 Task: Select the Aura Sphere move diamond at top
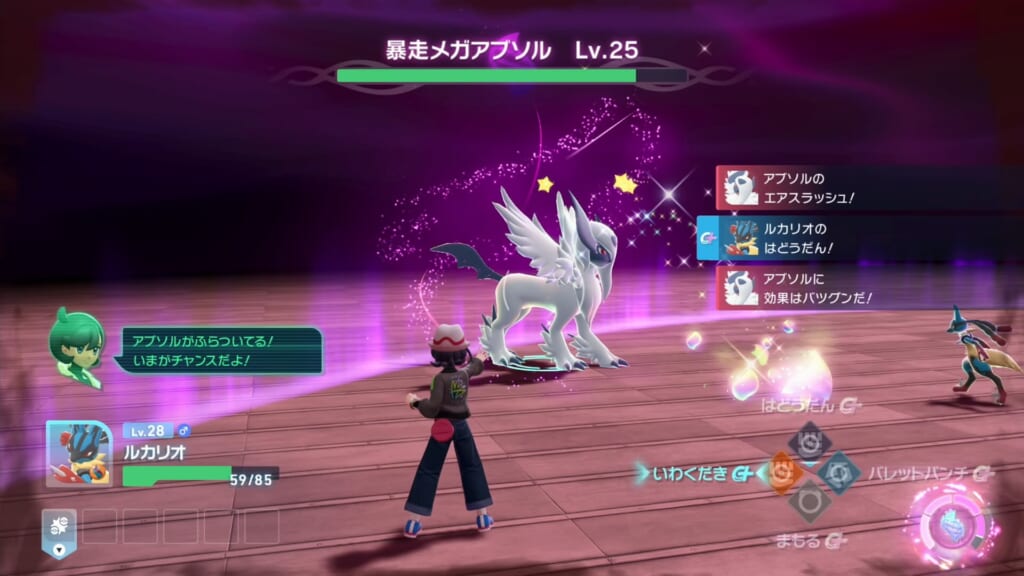click(809, 440)
